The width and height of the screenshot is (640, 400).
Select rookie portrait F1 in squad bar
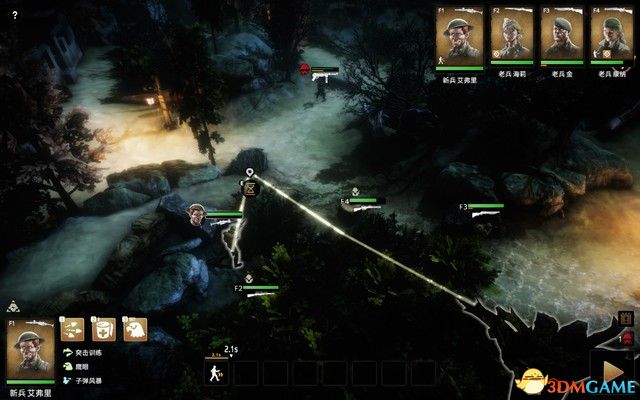[x=458, y=38]
